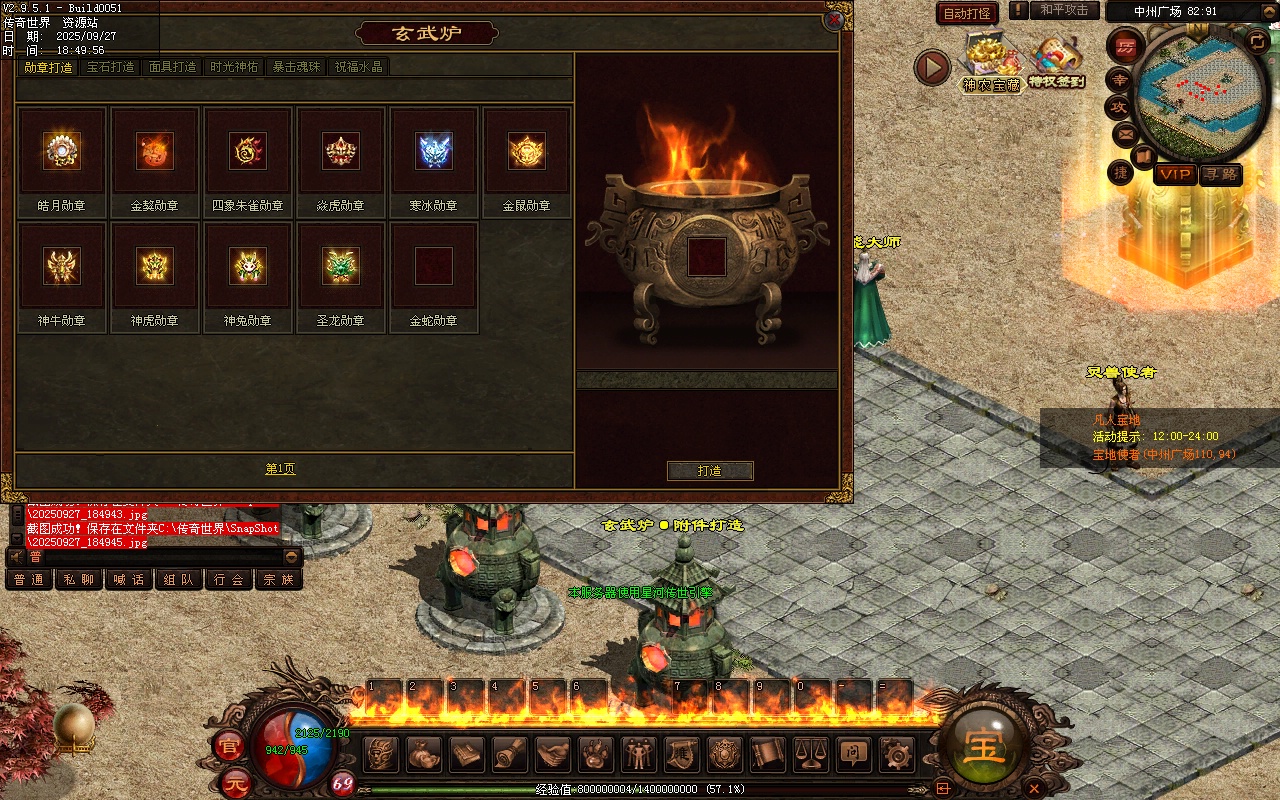Select the 时光神佑 tab
The image size is (1280, 800).
(234, 67)
